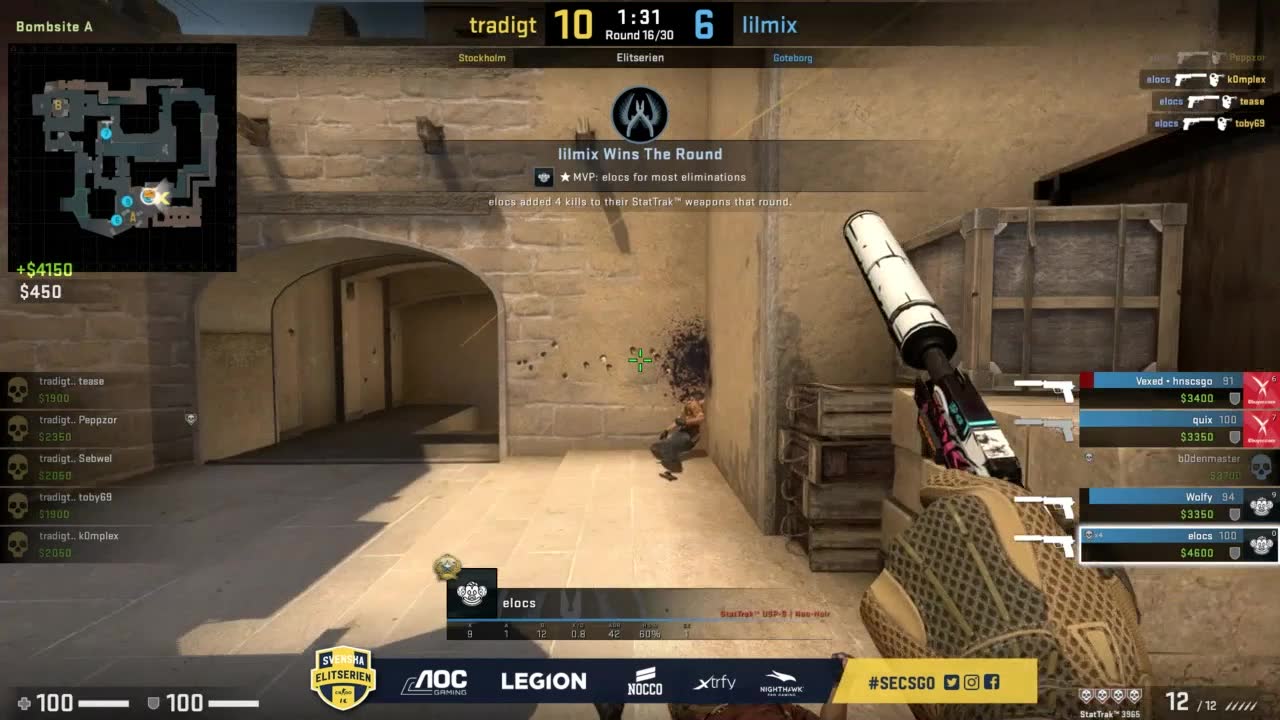Viewport: 1280px width, 720px height.
Task: Click the StatTrak 3965 counter on the weapon
Action: point(1111,712)
